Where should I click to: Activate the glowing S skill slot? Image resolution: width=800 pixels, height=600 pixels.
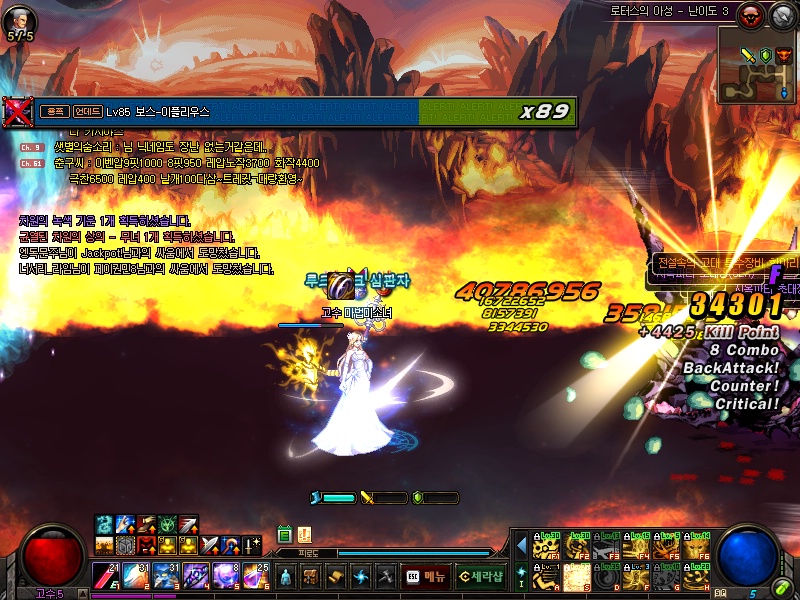577,576
